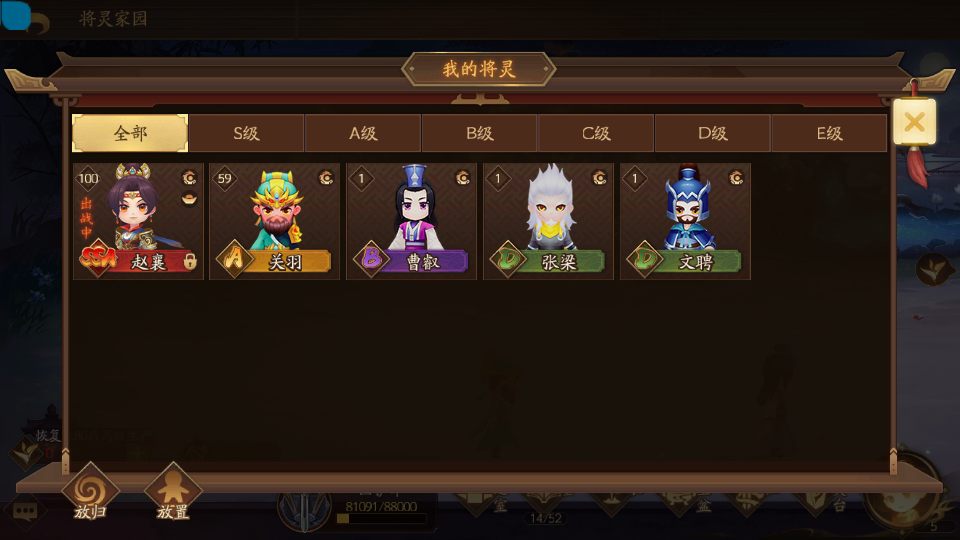960x540 pixels.
Task: Filter by the E级 tab
Action: click(x=828, y=133)
